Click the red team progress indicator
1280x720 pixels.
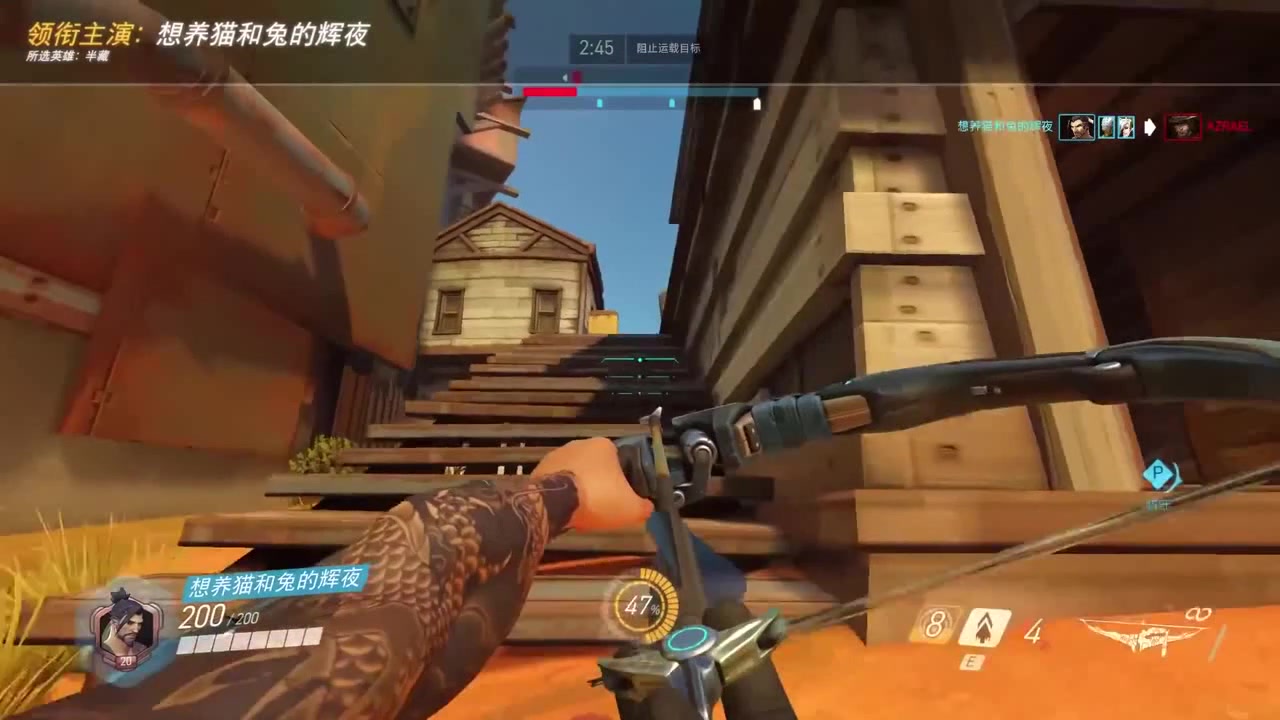549,91
